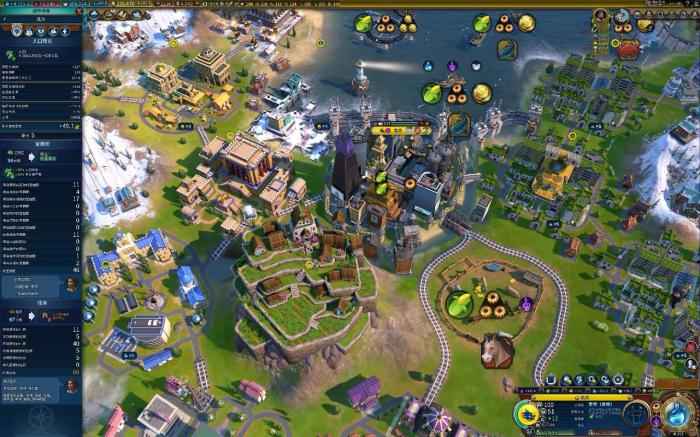Select the red pagoda district icon
Screen dimensions: 700x437
point(630,50)
